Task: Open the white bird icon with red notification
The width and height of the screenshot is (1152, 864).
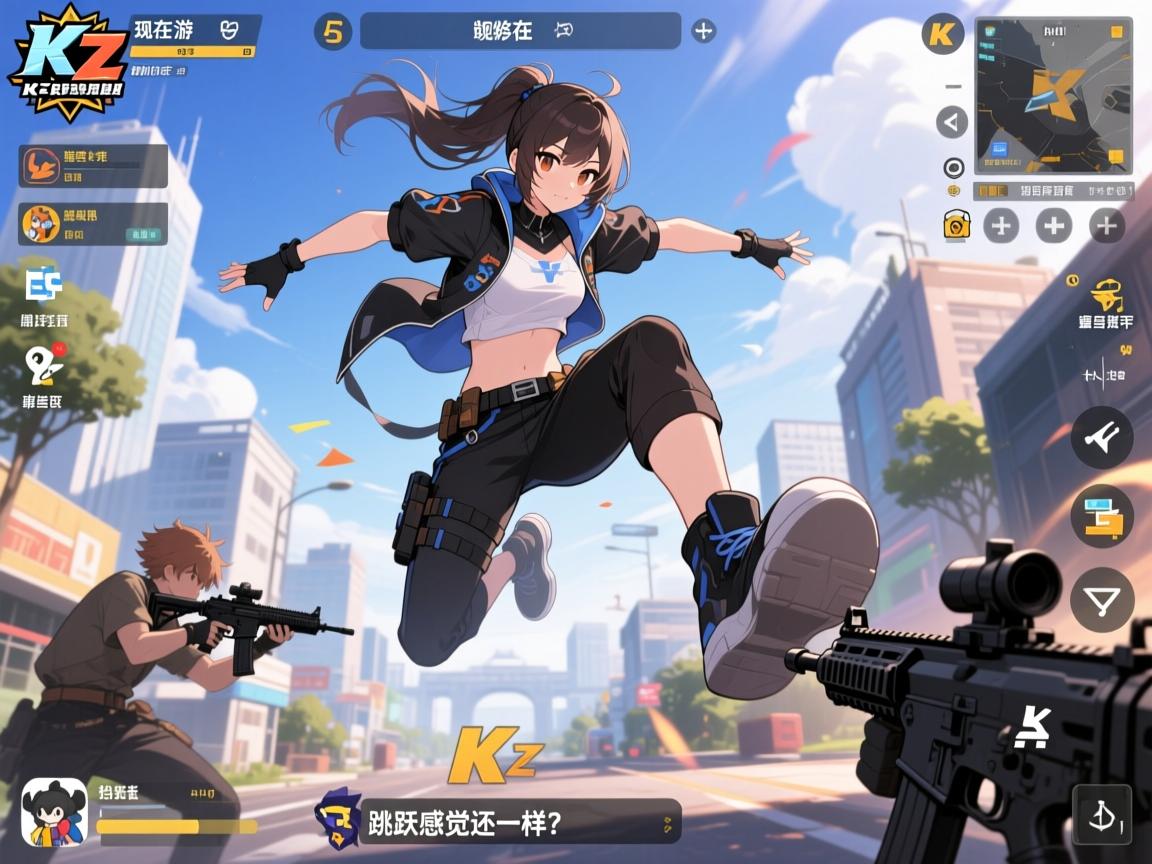Action: coord(44,367)
